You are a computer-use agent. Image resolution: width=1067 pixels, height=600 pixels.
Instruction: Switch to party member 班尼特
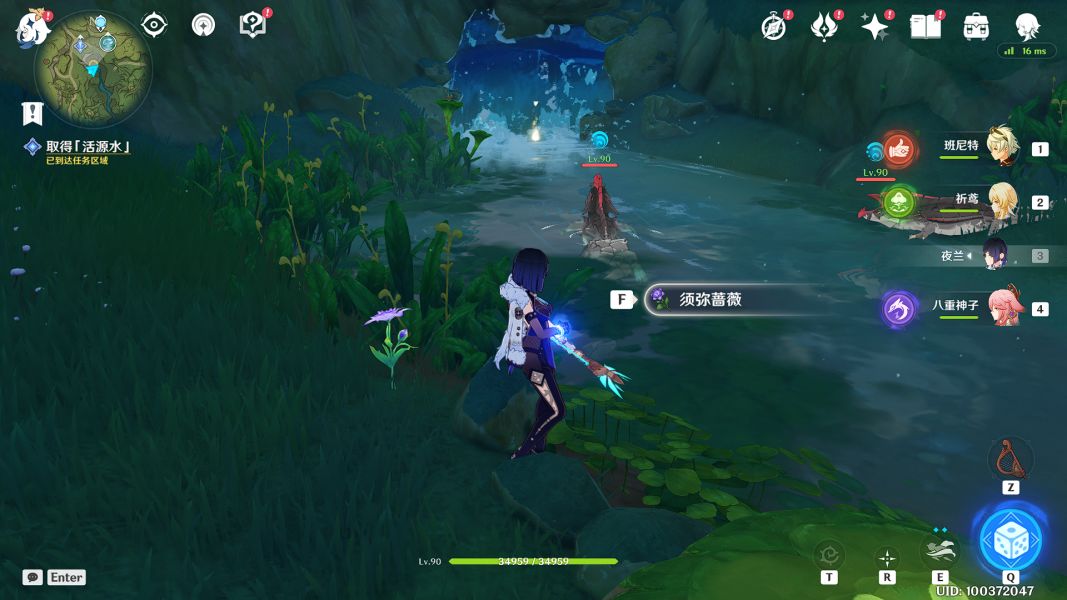(x=1000, y=148)
